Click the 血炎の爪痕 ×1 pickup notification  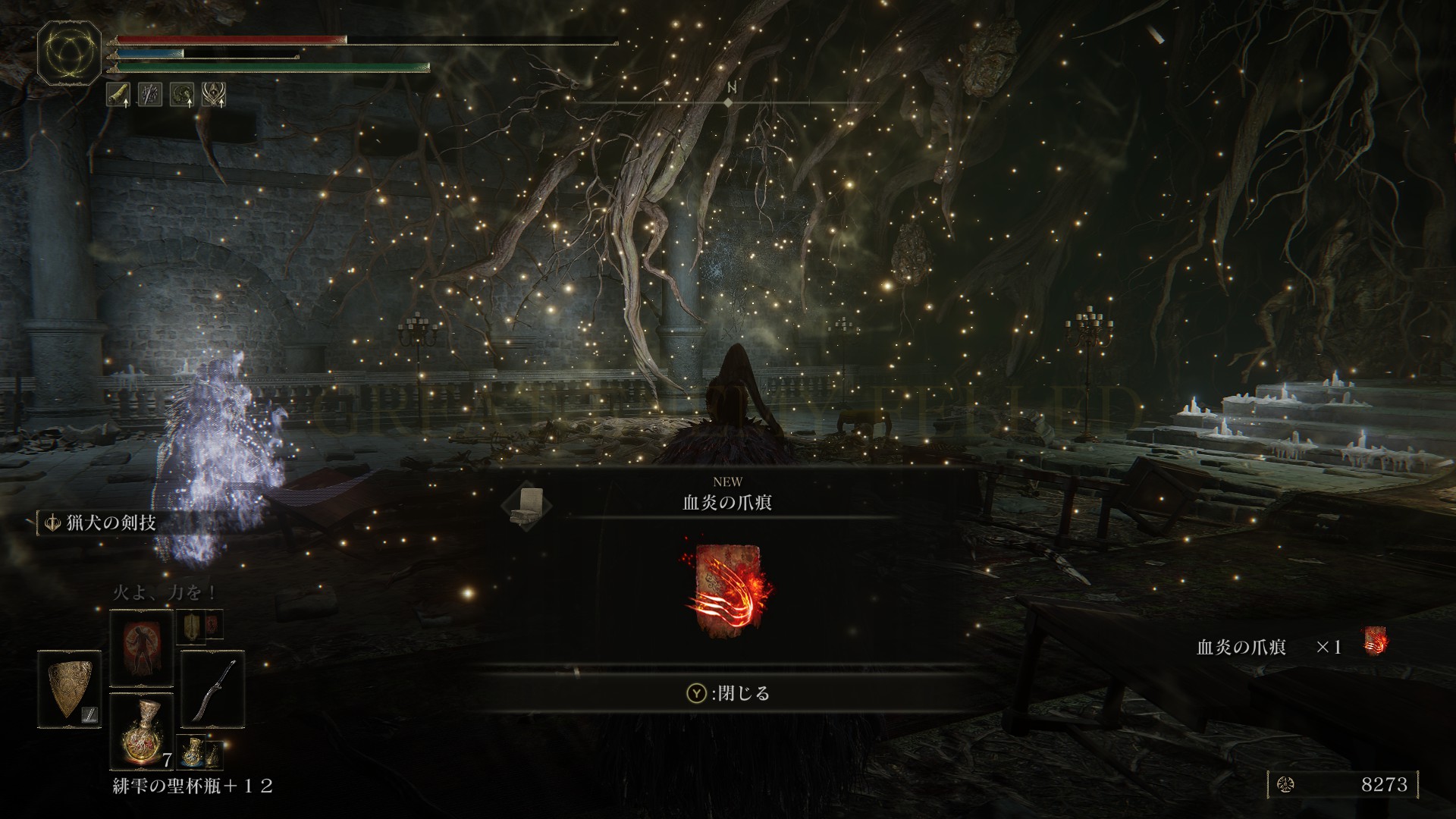(x=1291, y=646)
